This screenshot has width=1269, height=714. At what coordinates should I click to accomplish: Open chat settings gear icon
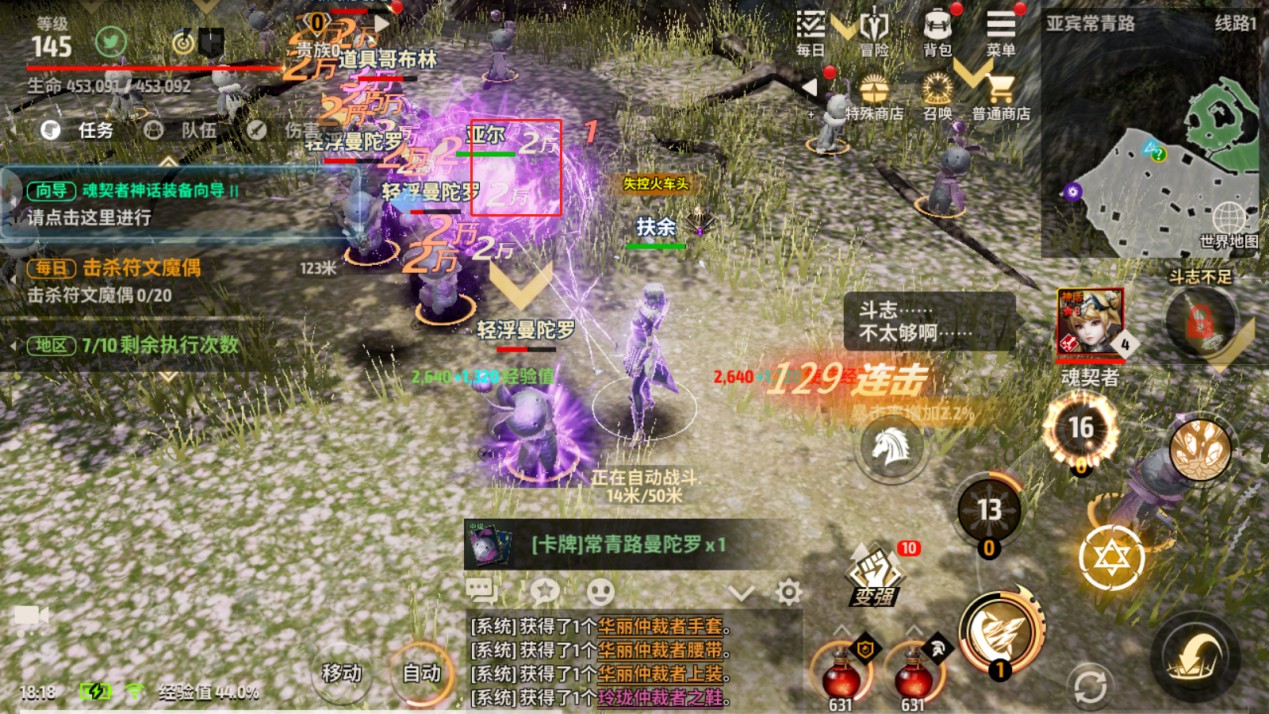click(x=789, y=592)
